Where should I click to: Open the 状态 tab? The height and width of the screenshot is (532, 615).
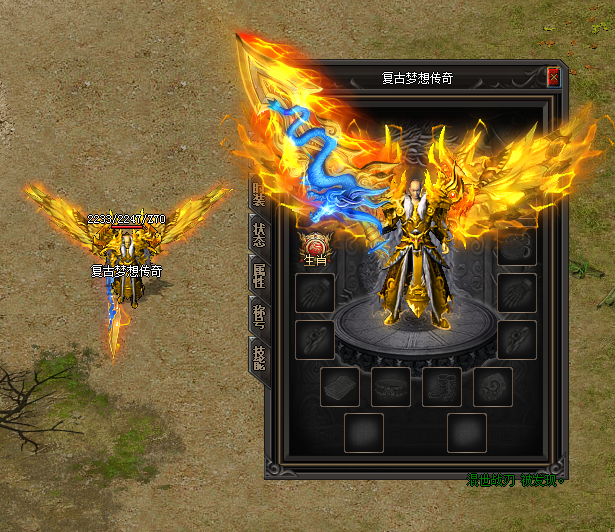coord(258,234)
